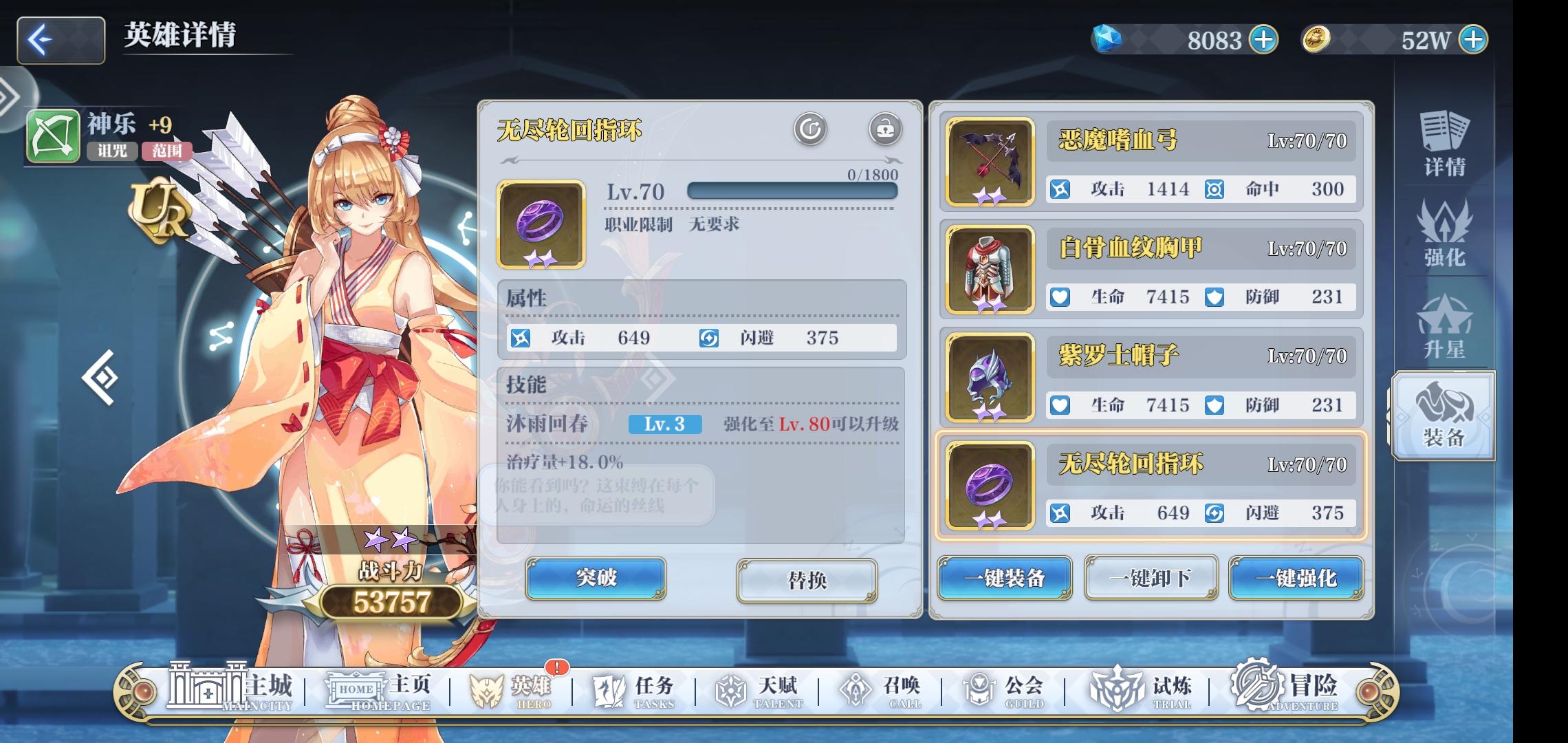Screen dimensions: 1568x743
Task: Click the lock icon on item detail panel
Action: click(x=887, y=128)
